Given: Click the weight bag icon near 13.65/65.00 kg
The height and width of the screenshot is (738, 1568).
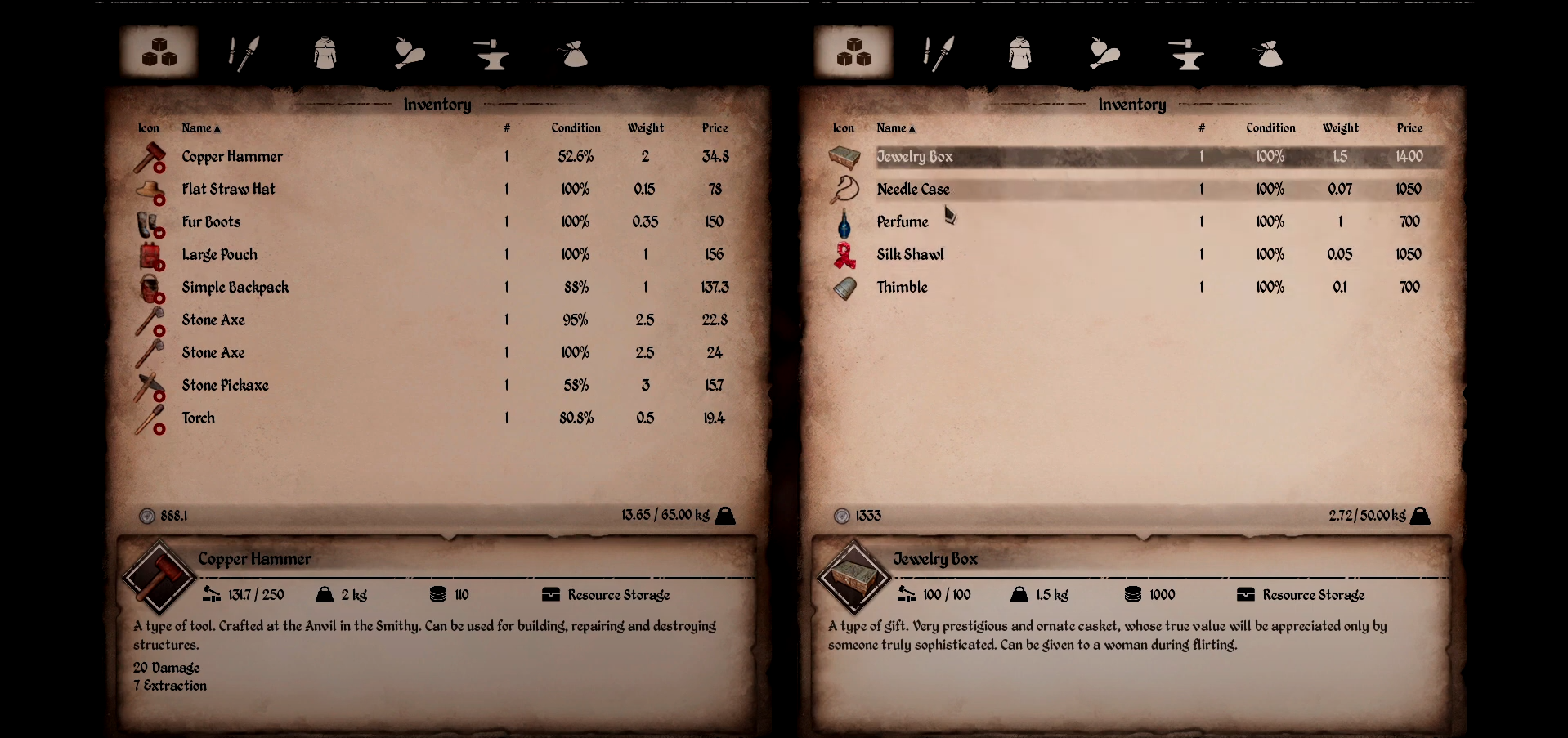Looking at the screenshot, I should pos(724,515).
